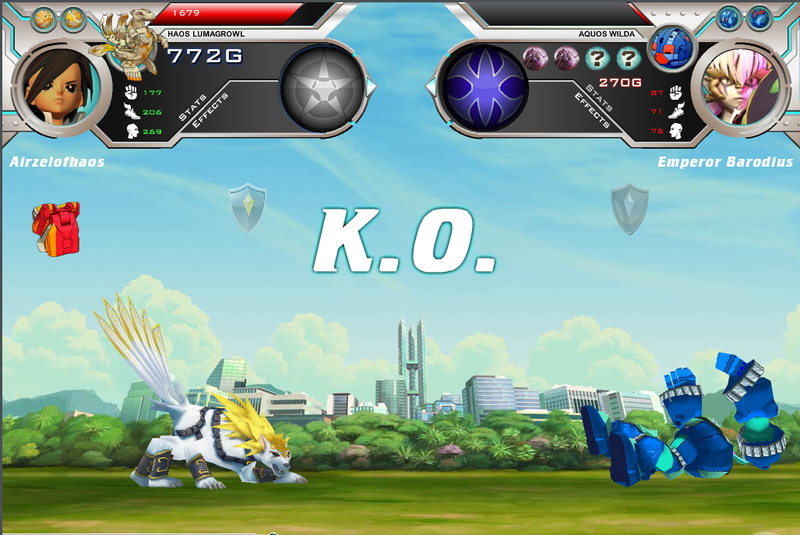Activate the gray star gate card orb
The image size is (800, 535).
coord(321,91)
